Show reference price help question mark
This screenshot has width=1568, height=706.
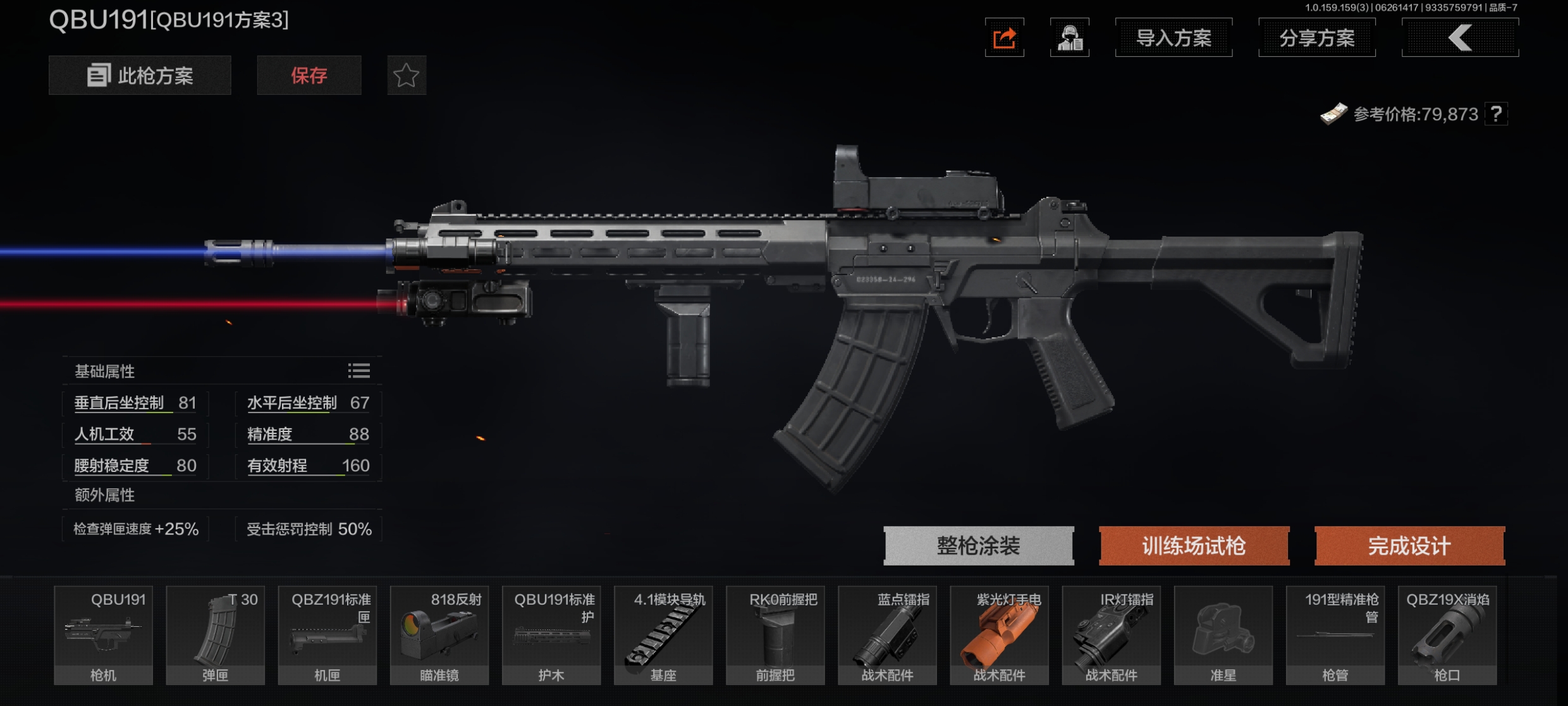[x=1496, y=115]
